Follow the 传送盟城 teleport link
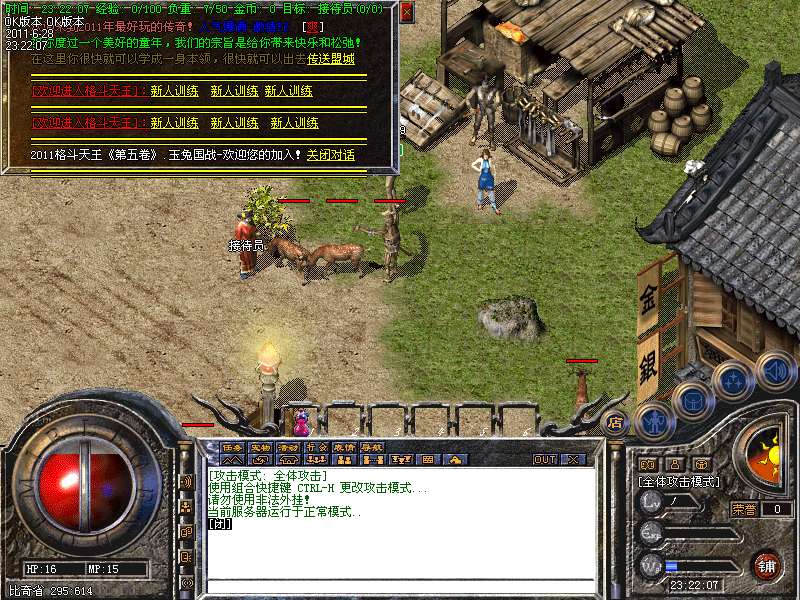 coord(331,59)
